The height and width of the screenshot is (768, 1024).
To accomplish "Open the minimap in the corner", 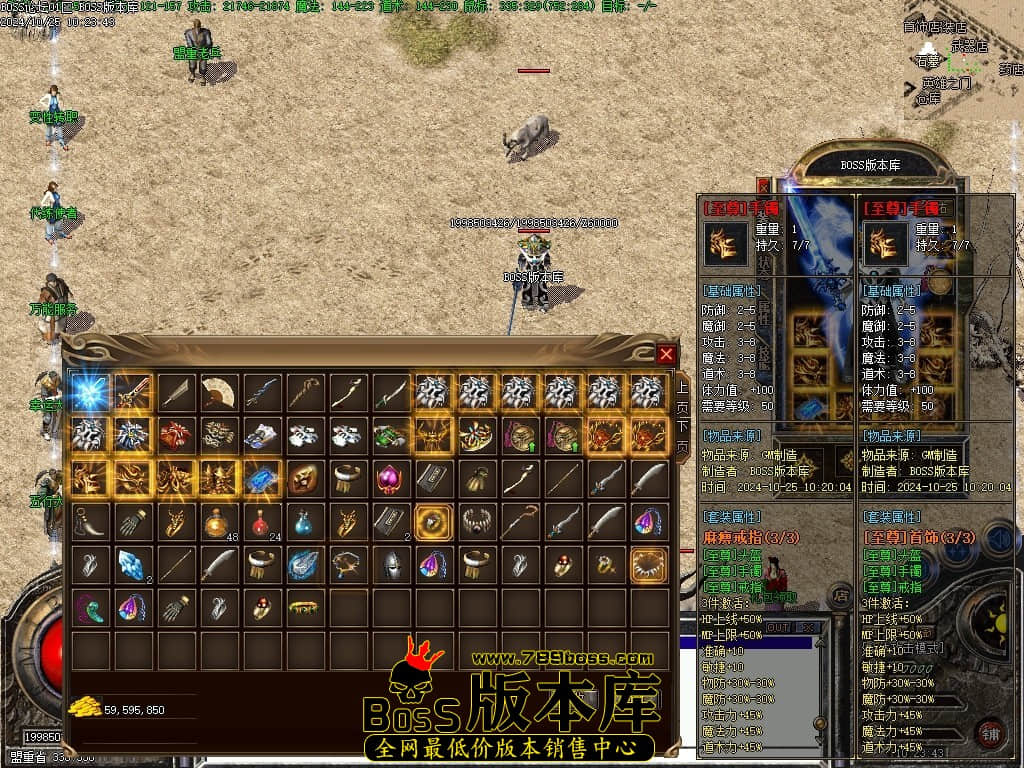I will point(963,60).
